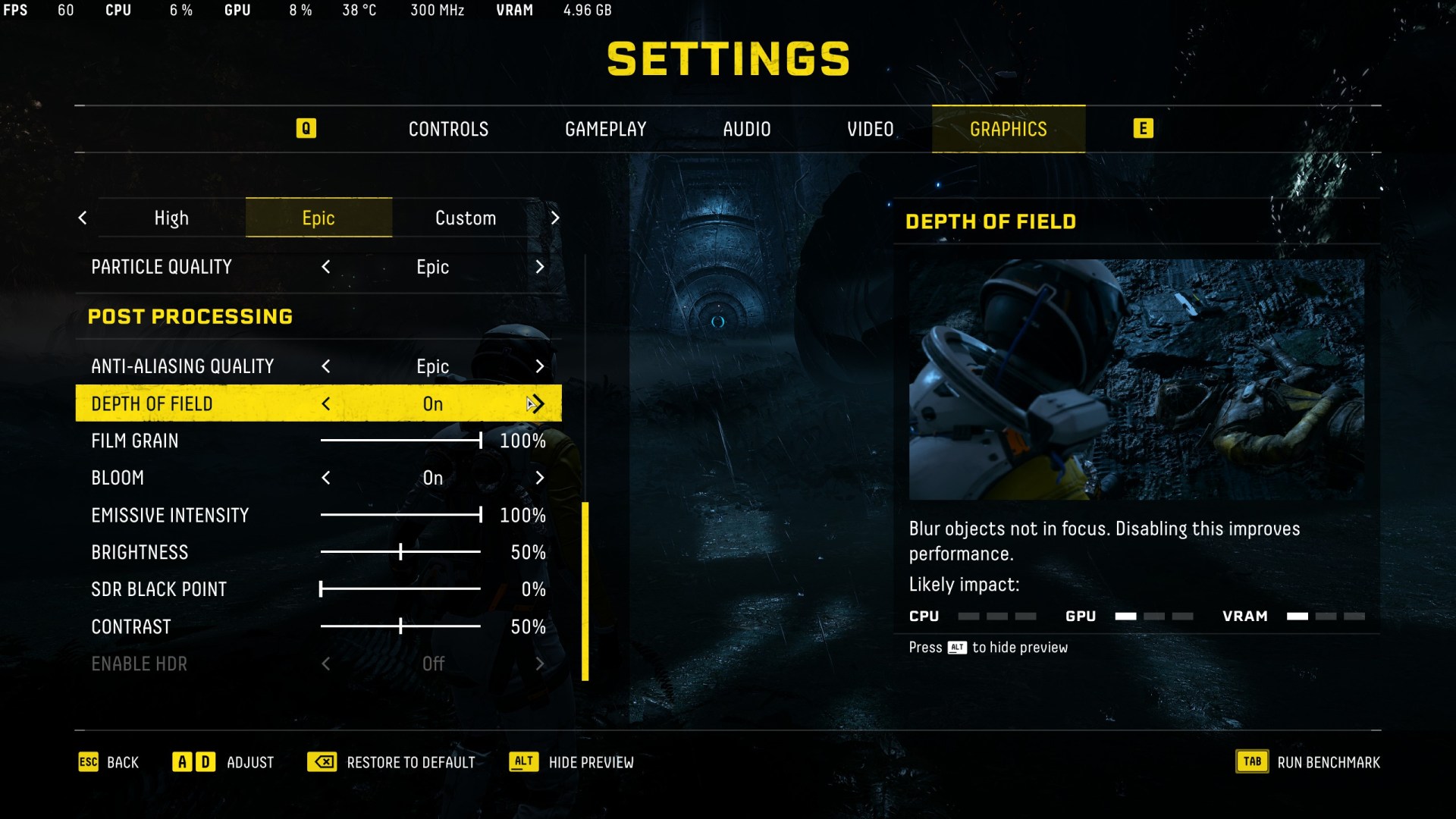Click the right arrow next to Particle Quality
This screenshot has width=1456, height=819.
point(540,267)
